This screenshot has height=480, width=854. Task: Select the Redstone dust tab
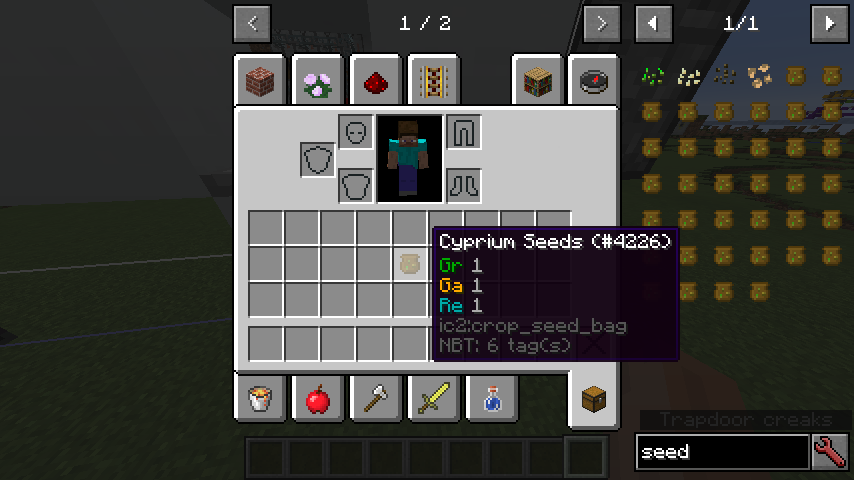pos(376,80)
